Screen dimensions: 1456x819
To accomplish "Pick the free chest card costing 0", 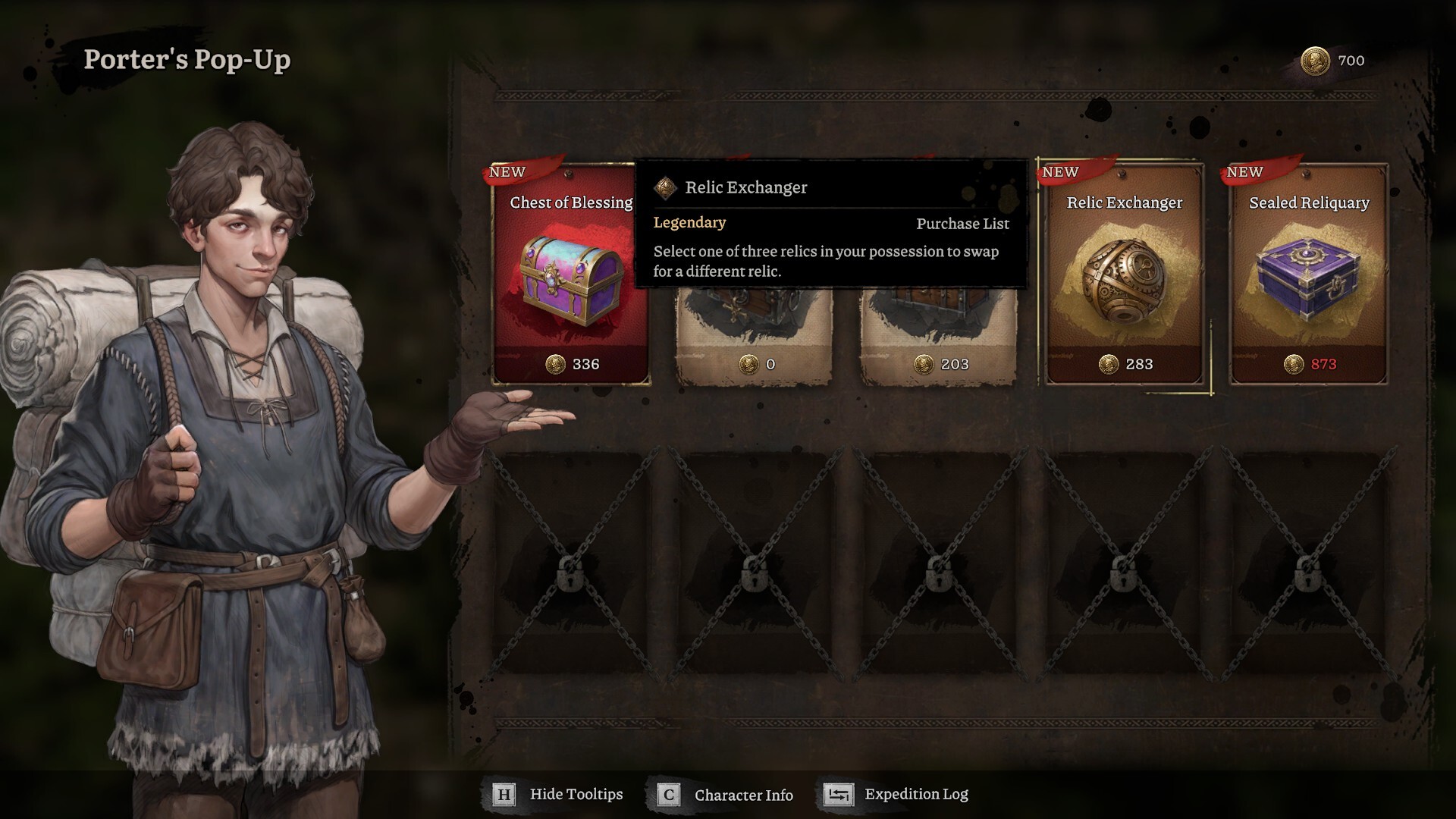I will click(754, 334).
